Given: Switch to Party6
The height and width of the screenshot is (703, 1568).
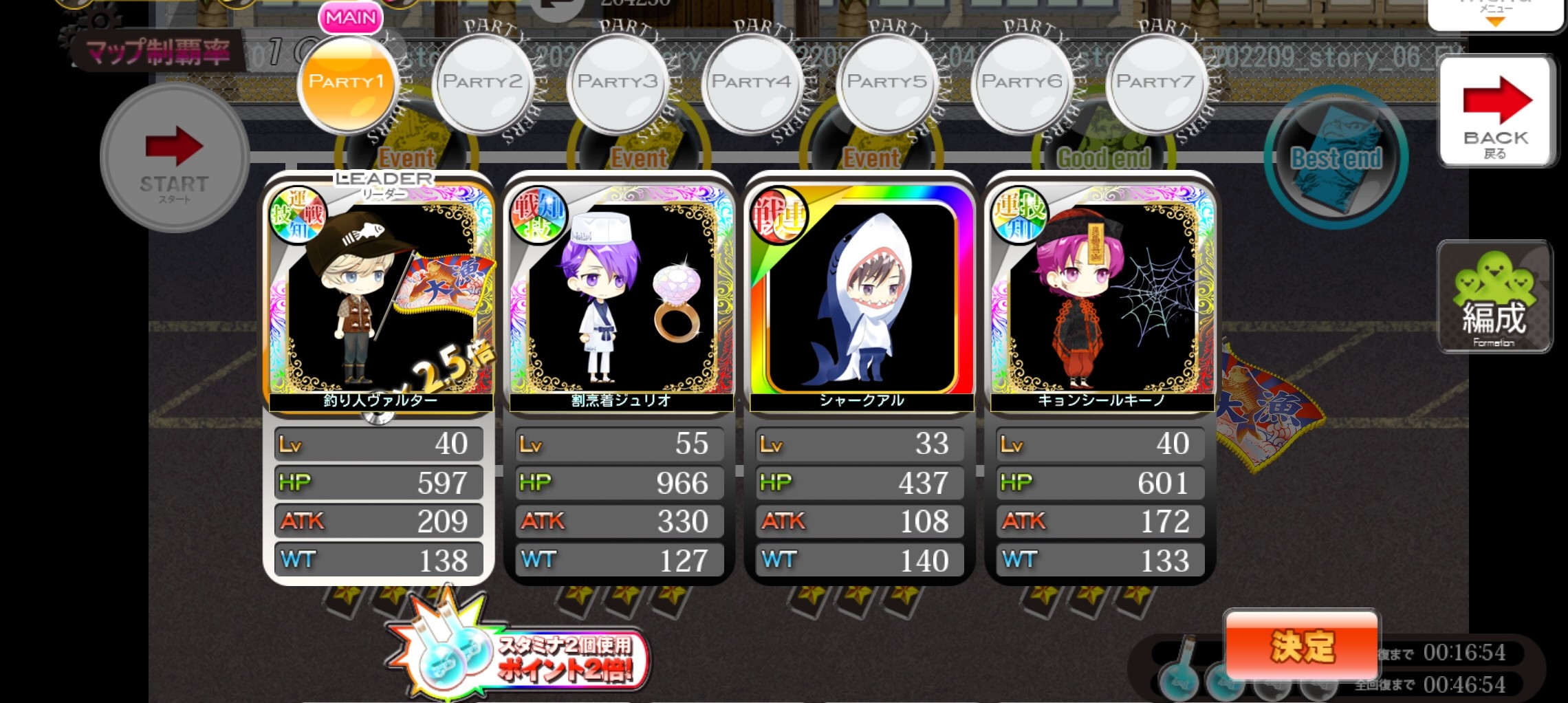Looking at the screenshot, I should pos(1021,84).
